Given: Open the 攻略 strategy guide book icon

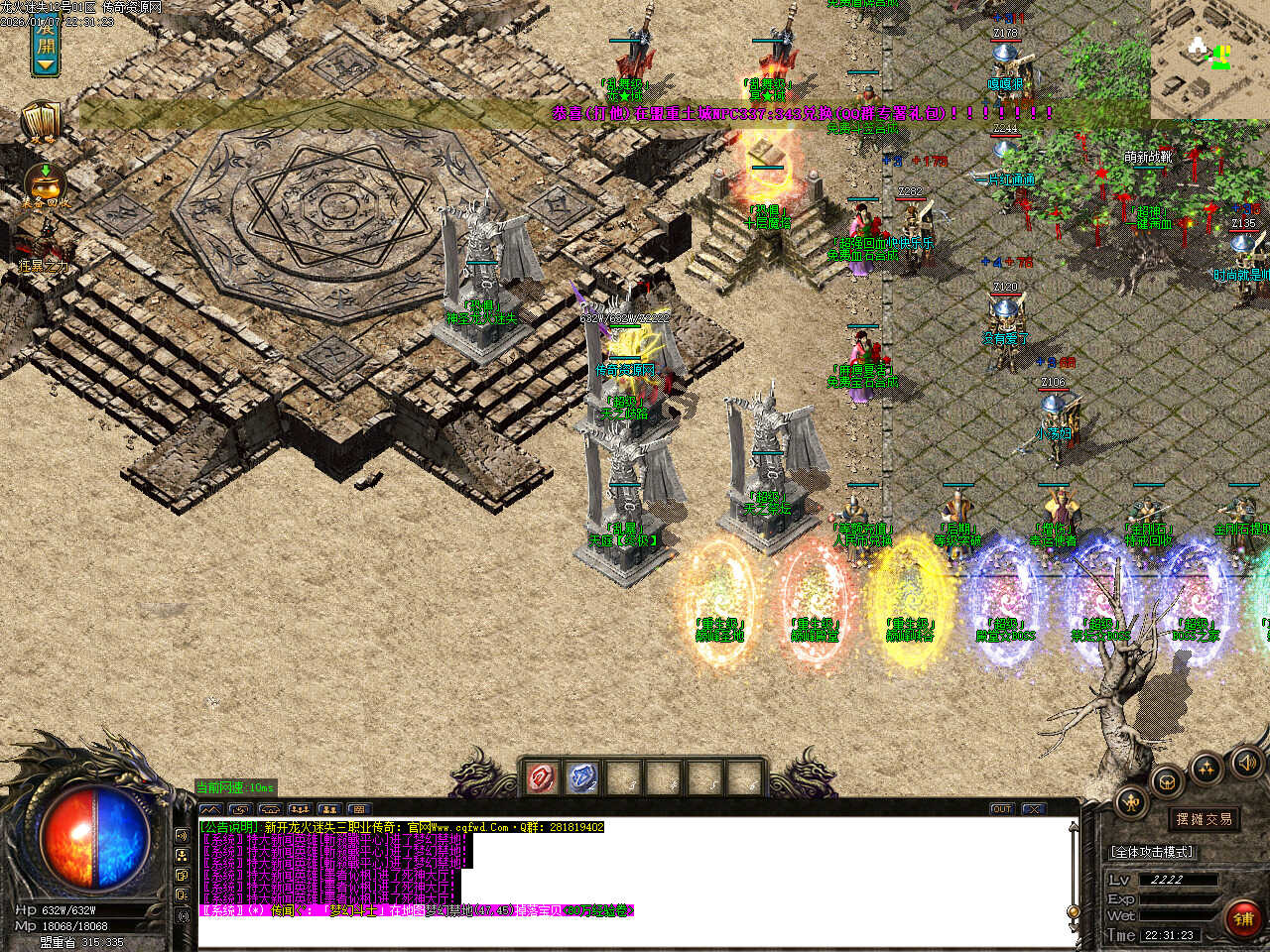Looking at the screenshot, I should (42, 122).
